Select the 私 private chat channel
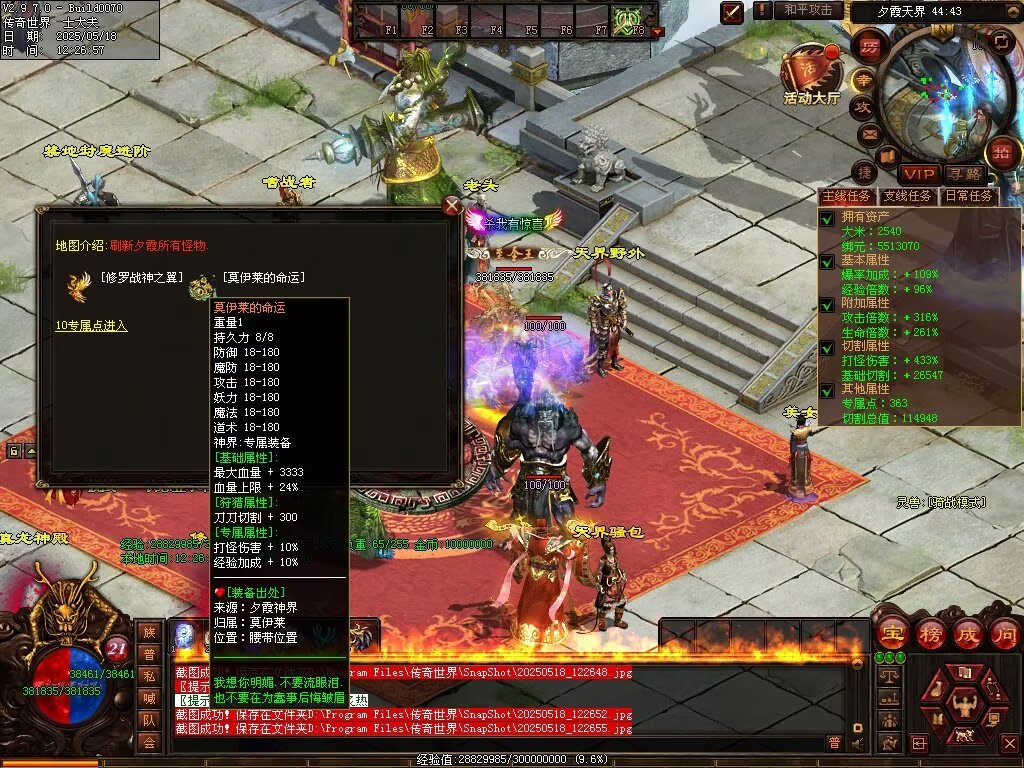Viewport: 1024px width, 768px height. [x=149, y=676]
